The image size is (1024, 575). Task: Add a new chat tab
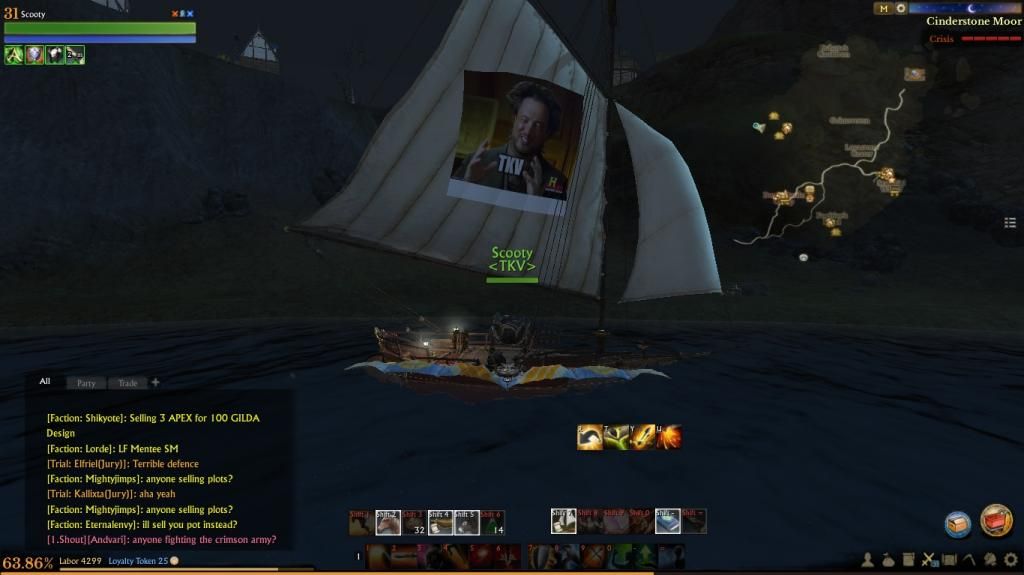point(155,382)
